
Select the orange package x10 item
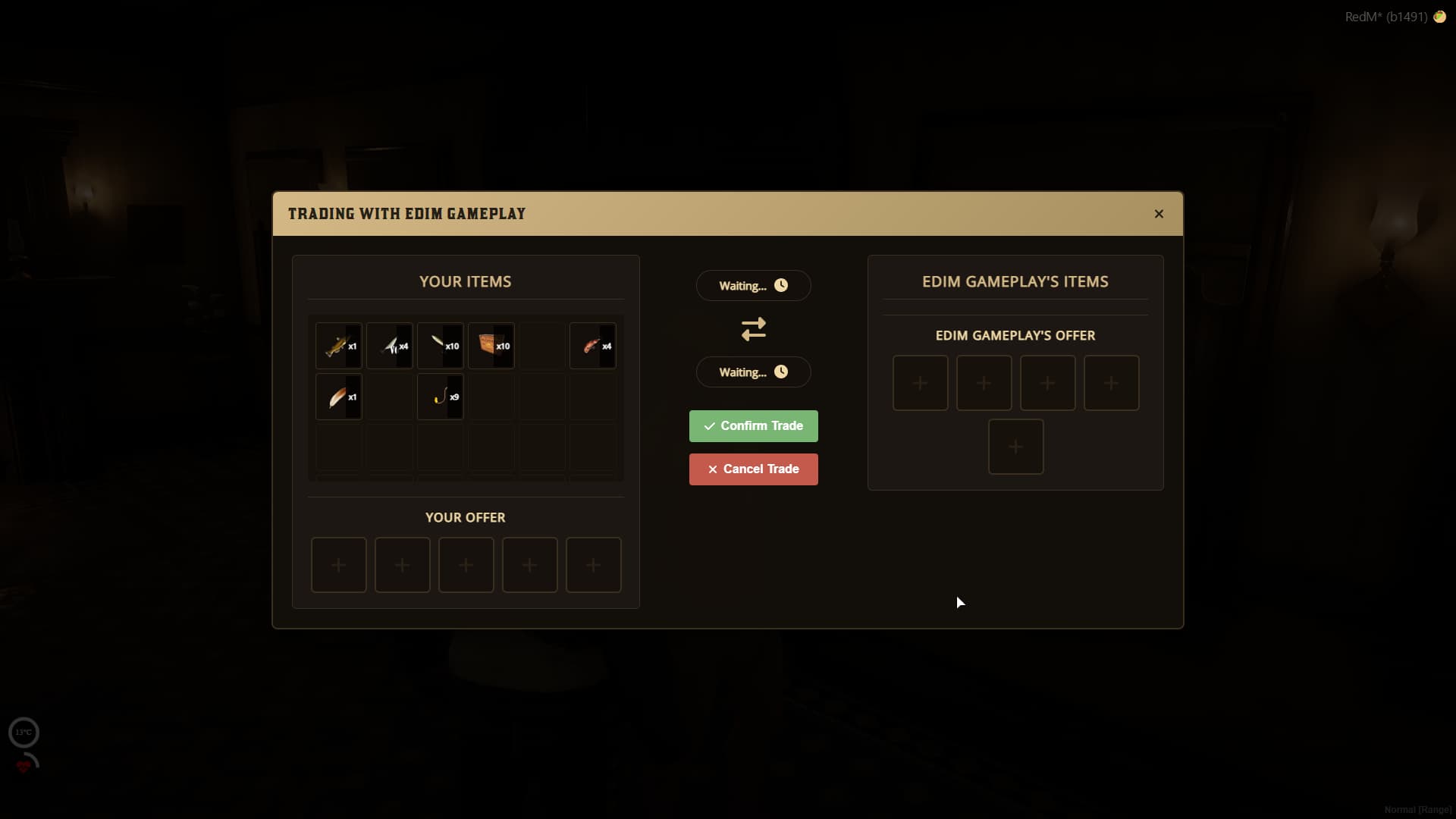[491, 346]
